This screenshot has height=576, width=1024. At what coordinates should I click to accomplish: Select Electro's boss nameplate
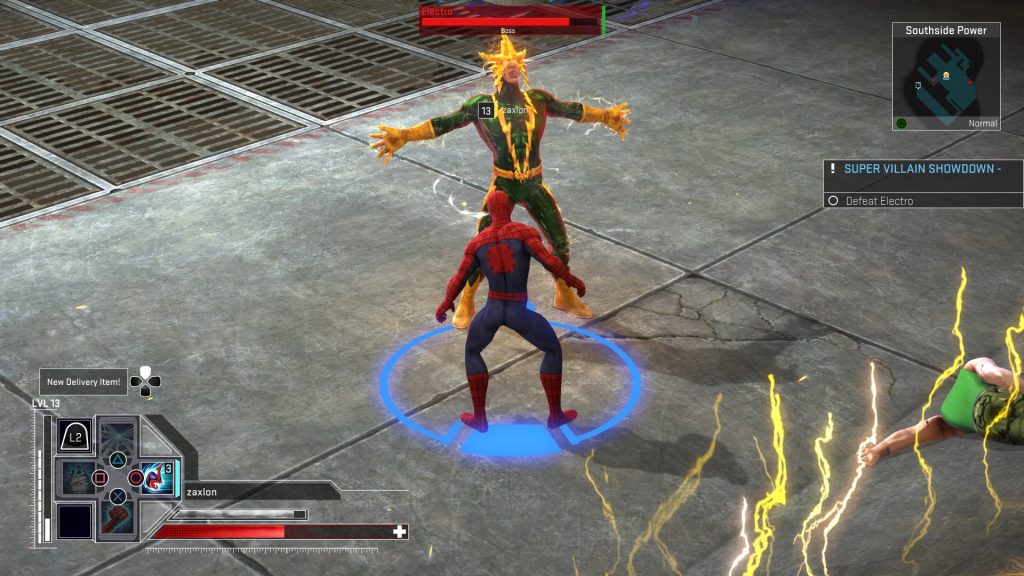click(x=510, y=20)
